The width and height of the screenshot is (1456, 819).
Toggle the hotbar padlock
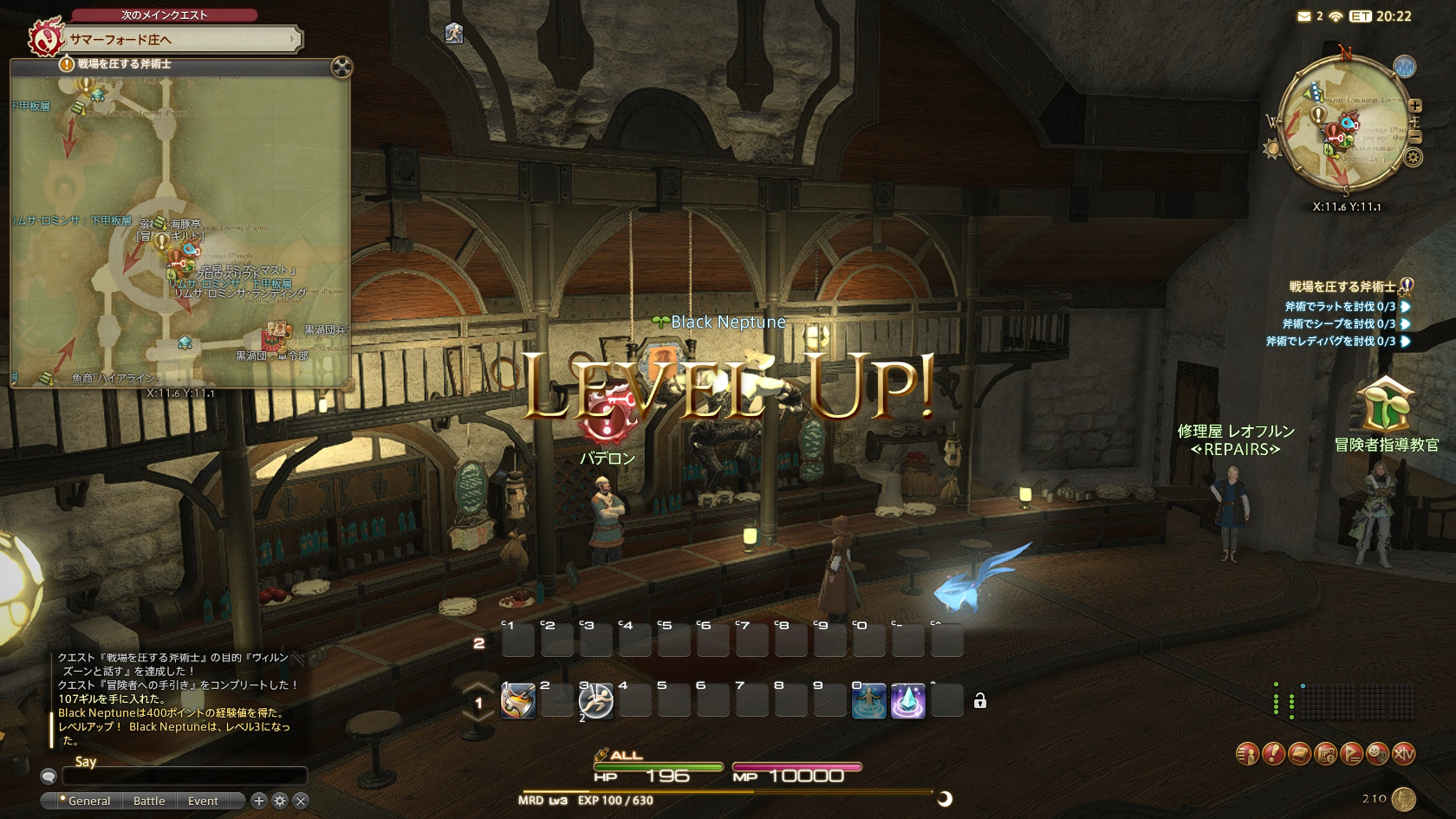980,701
